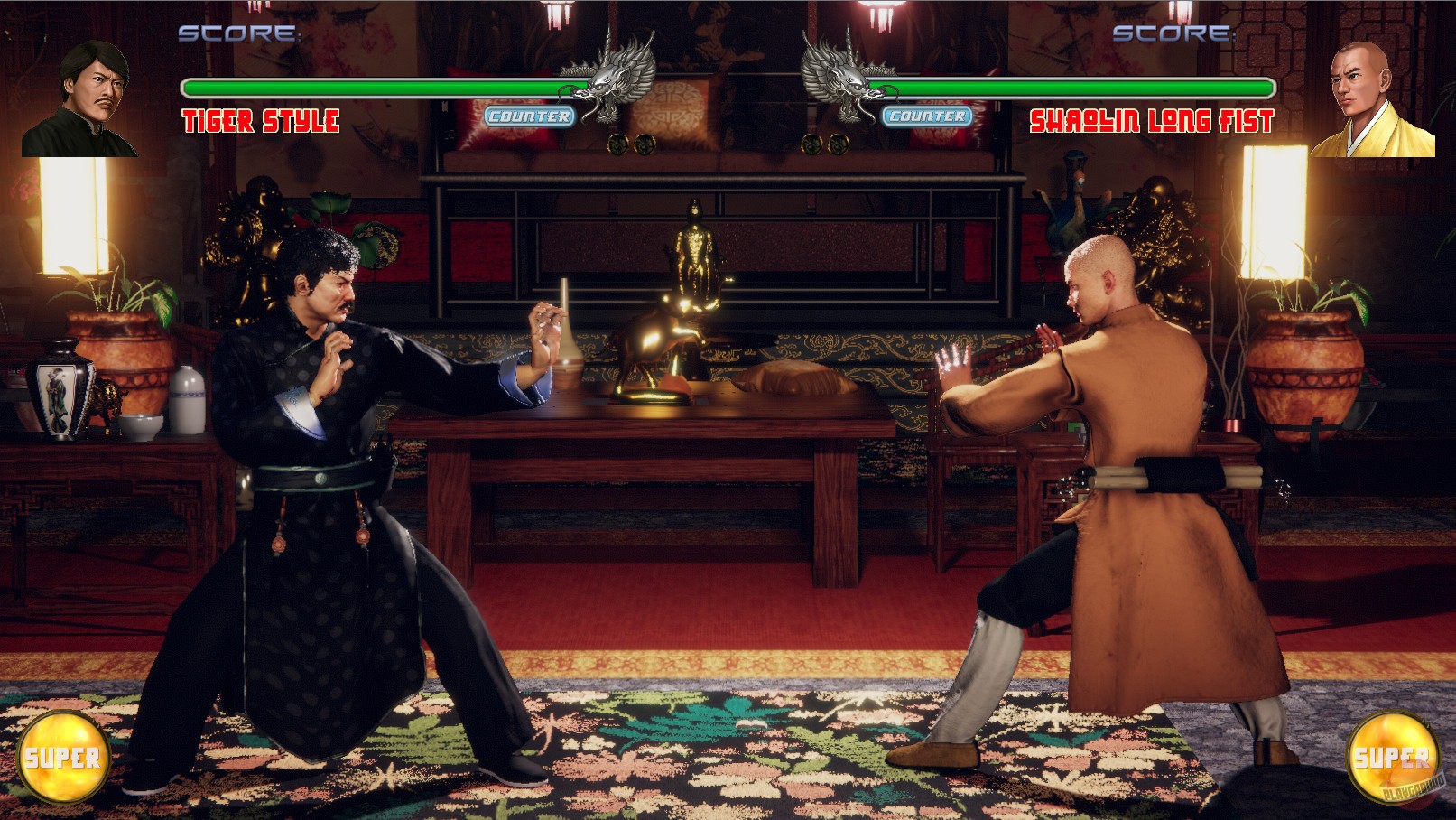Viewport: 1456px width, 820px height.
Task: Activate the left player's counter badge glow
Action: pyautogui.click(x=528, y=115)
